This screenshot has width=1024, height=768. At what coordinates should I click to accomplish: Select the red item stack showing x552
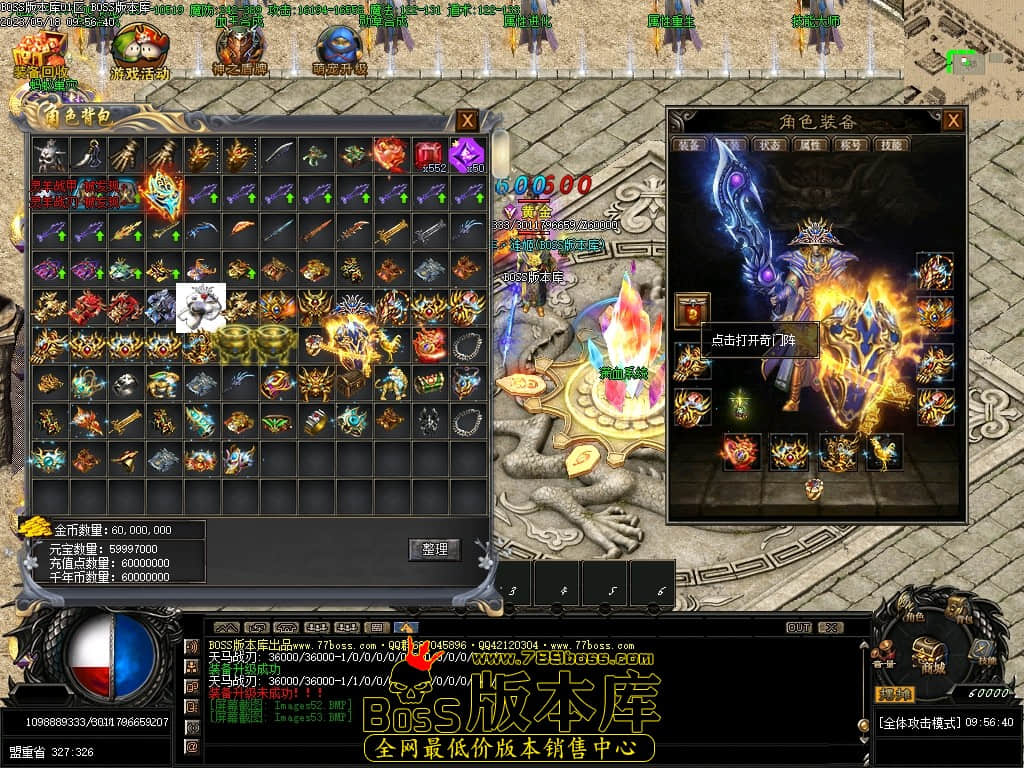pyautogui.click(x=429, y=155)
